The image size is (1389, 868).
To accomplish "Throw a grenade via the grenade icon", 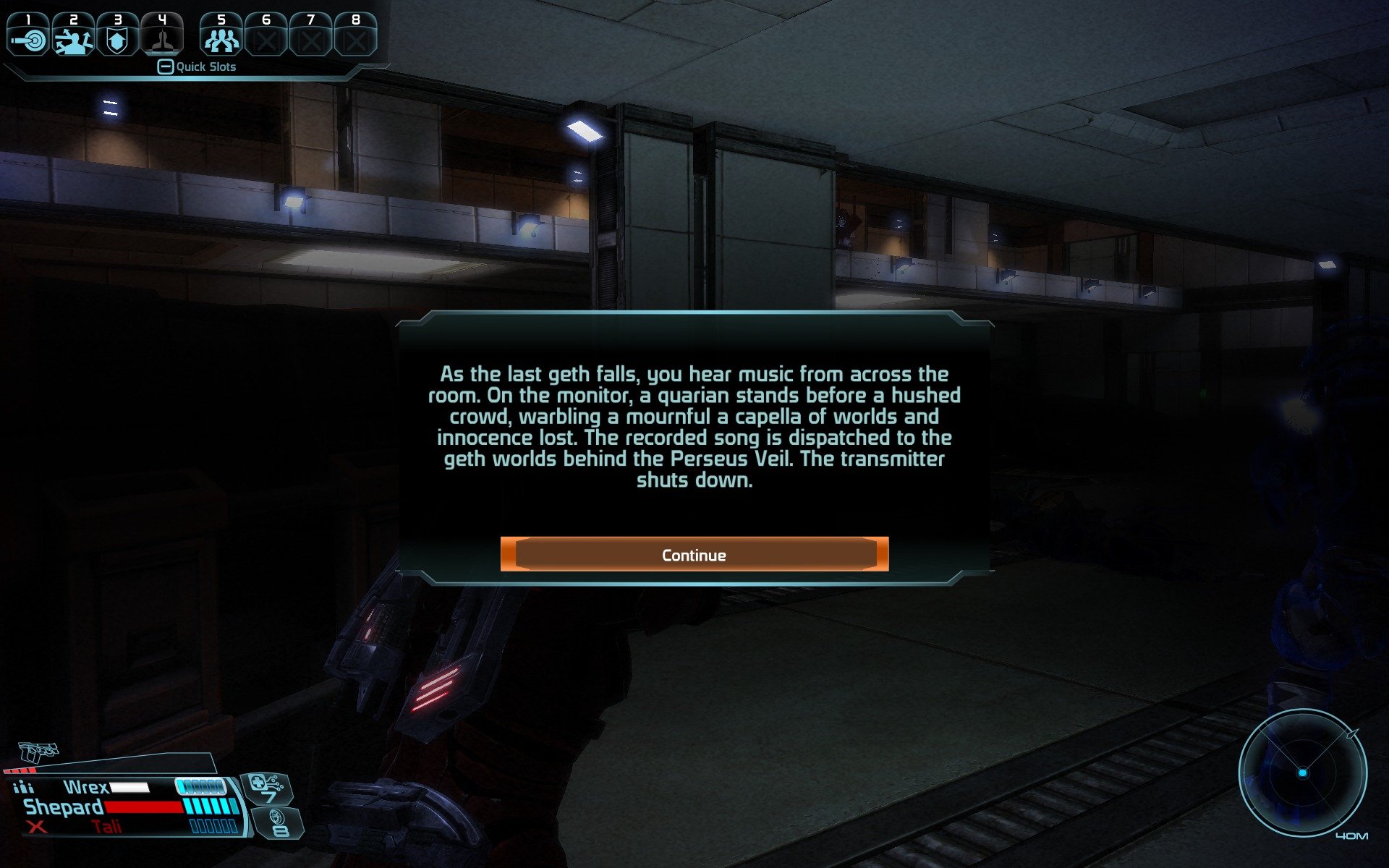I will [277, 822].
